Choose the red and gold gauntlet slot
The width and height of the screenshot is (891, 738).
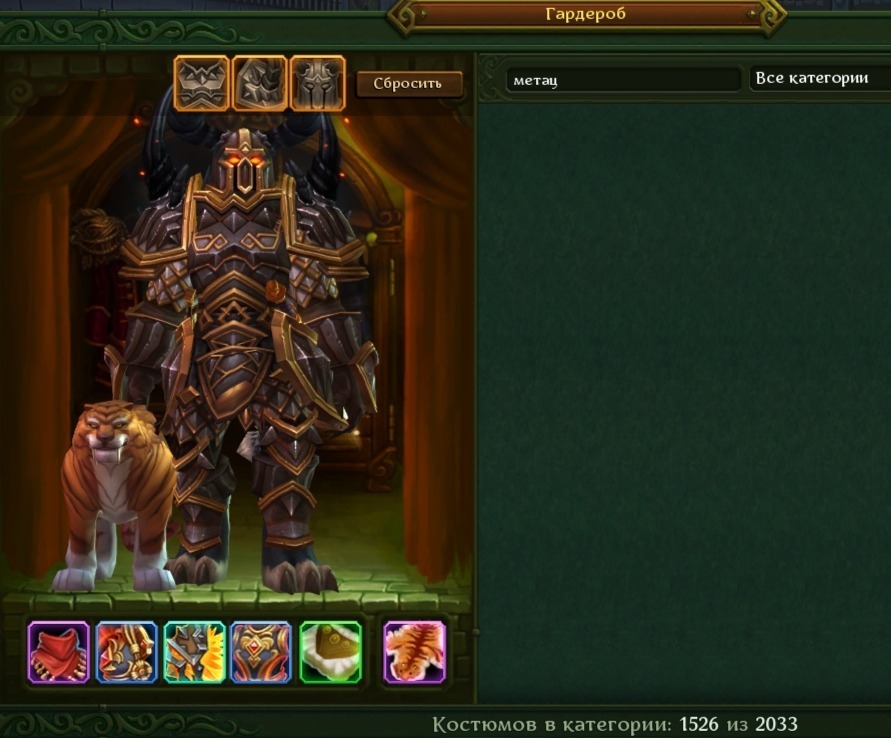point(127,652)
